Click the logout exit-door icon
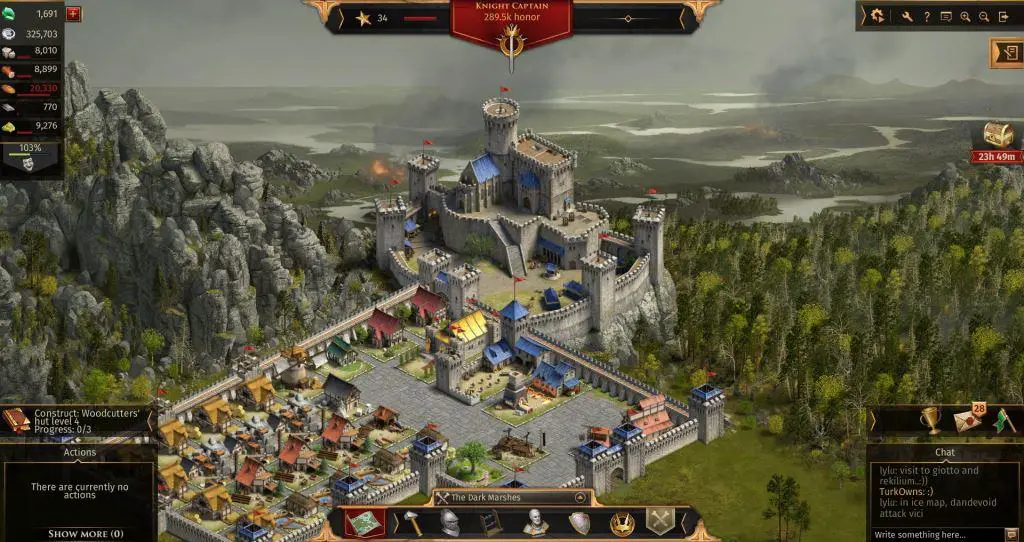Image resolution: width=1024 pixels, height=542 pixels. click(1004, 16)
